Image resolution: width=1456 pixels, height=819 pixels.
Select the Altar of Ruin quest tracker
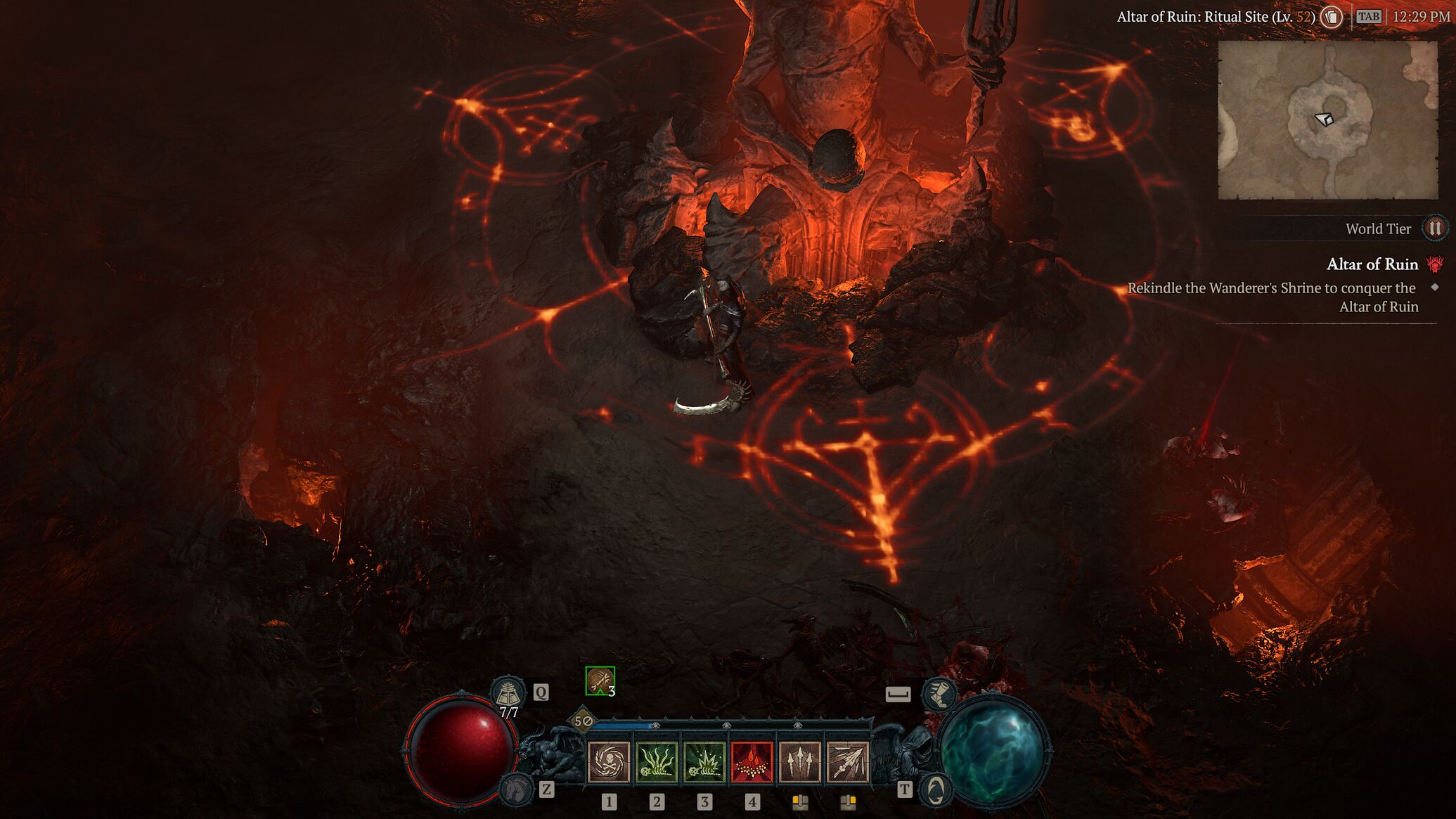[1372, 264]
